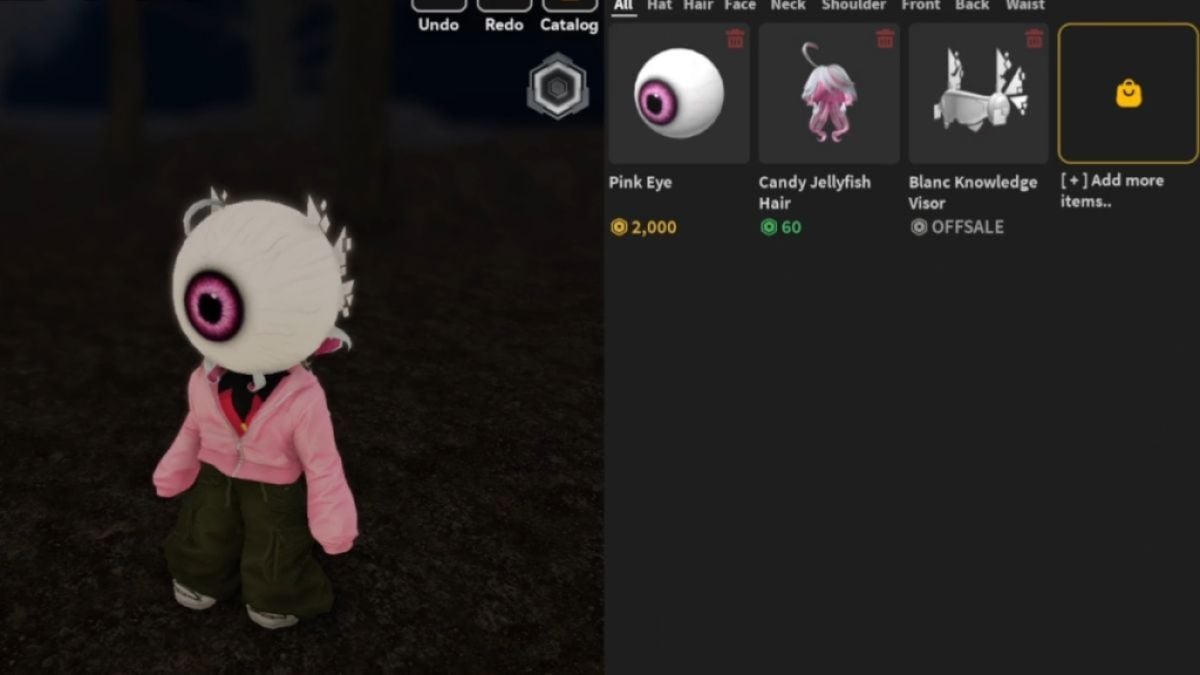Switch to the Hair tab

(699, 5)
